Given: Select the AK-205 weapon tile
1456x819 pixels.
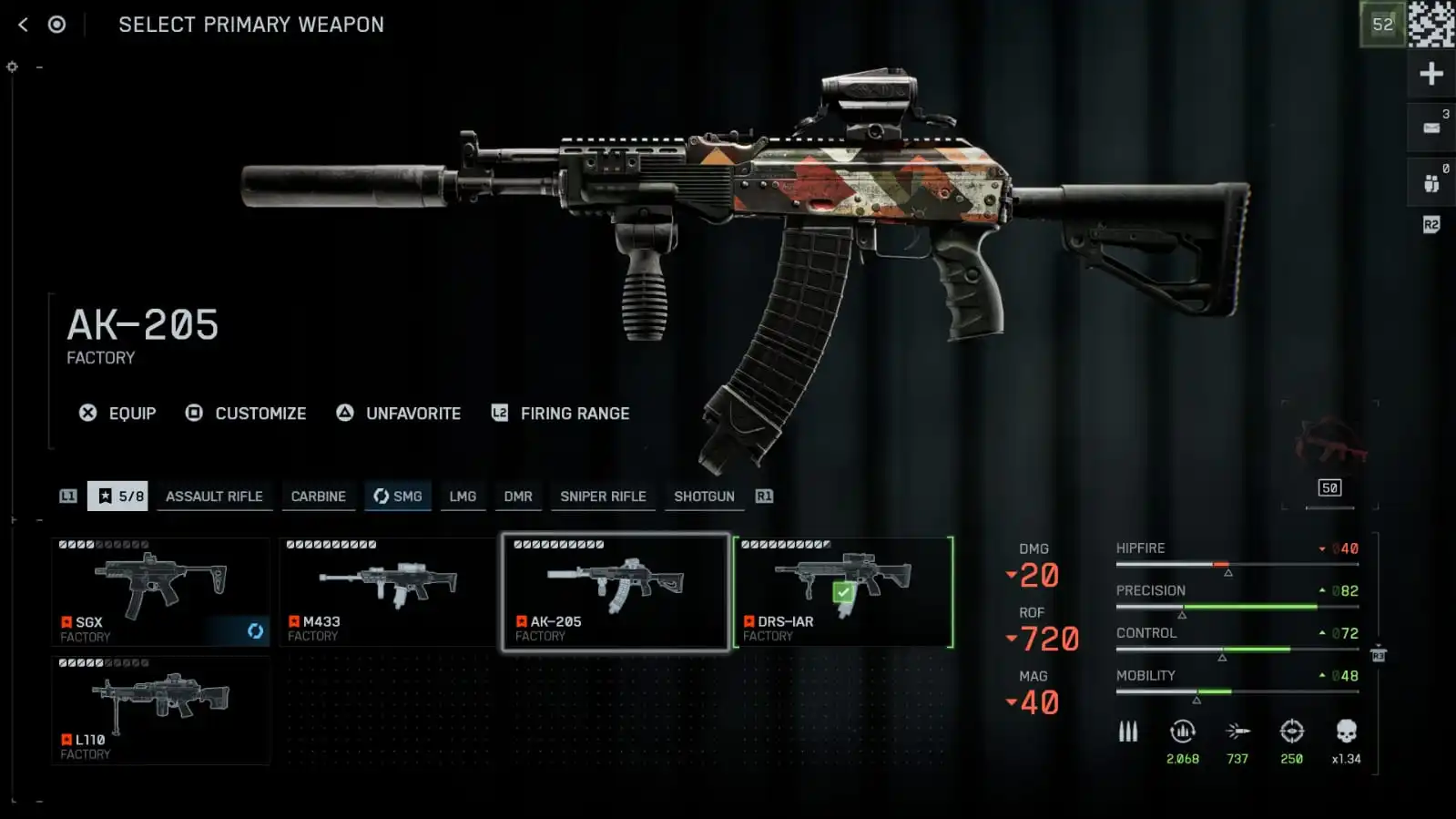Looking at the screenshot, I should pos(616,591).
